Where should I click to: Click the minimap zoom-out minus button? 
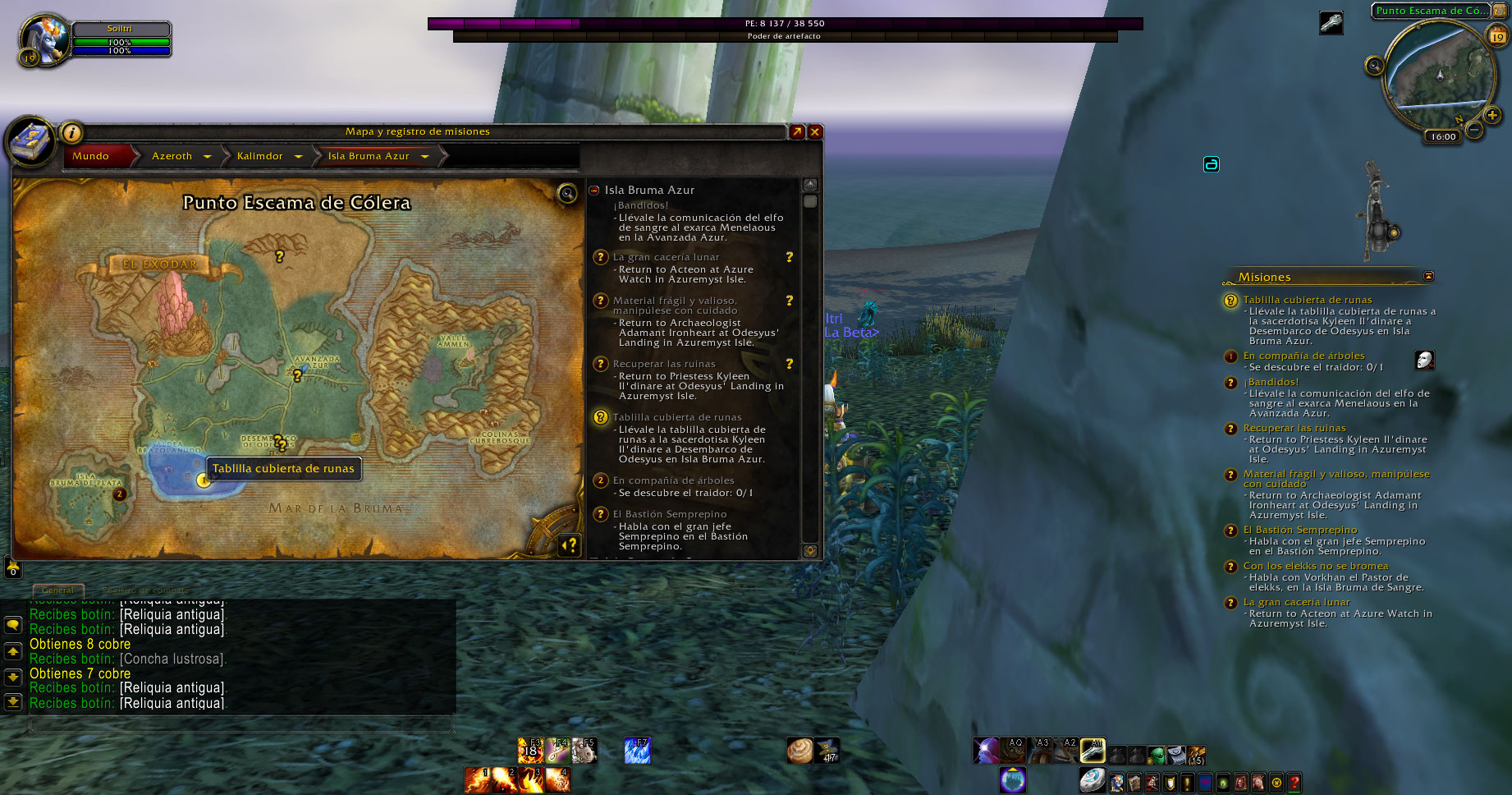point(1474,130)
